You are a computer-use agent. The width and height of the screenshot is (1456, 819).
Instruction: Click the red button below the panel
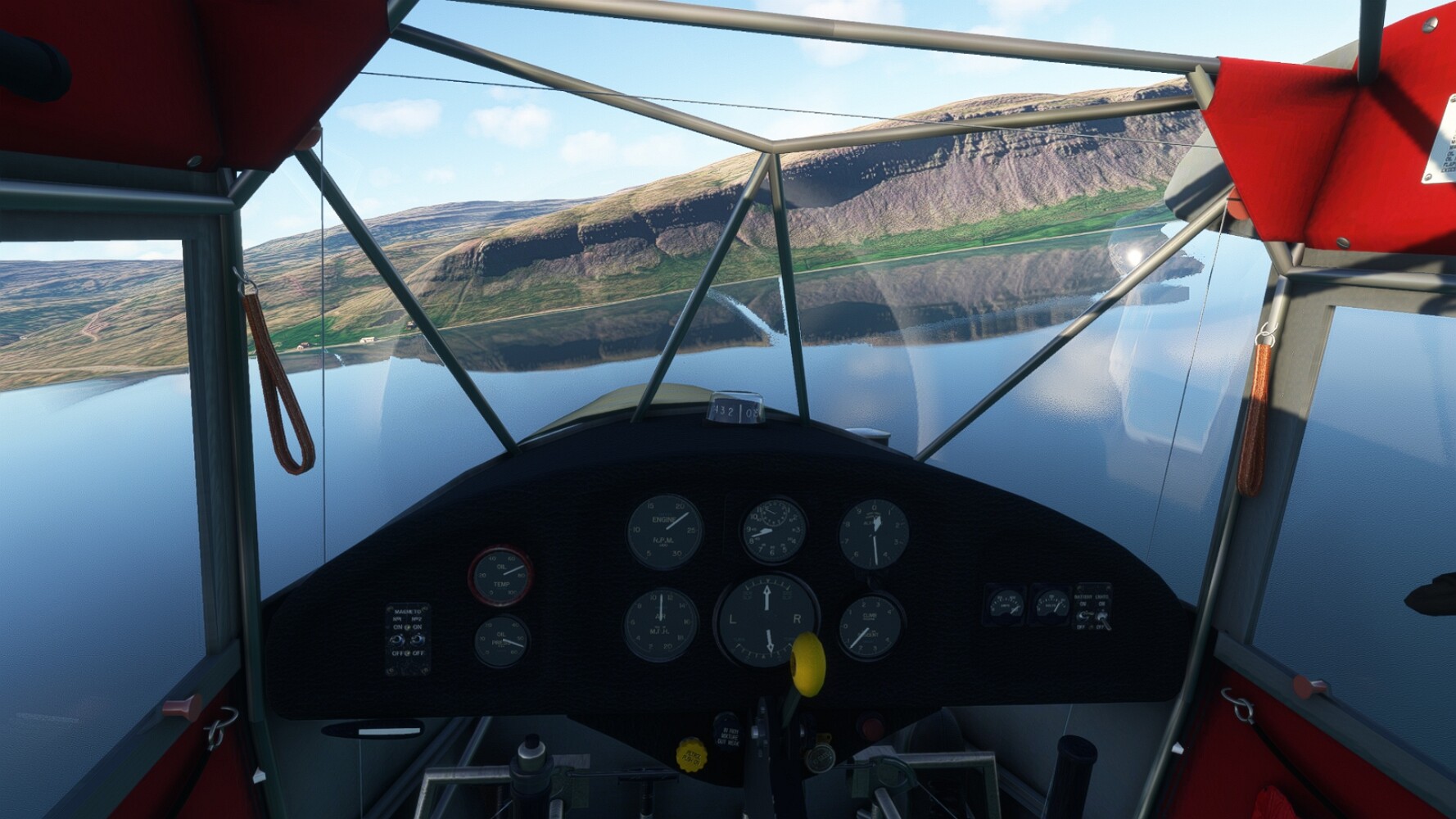point(870,726)
